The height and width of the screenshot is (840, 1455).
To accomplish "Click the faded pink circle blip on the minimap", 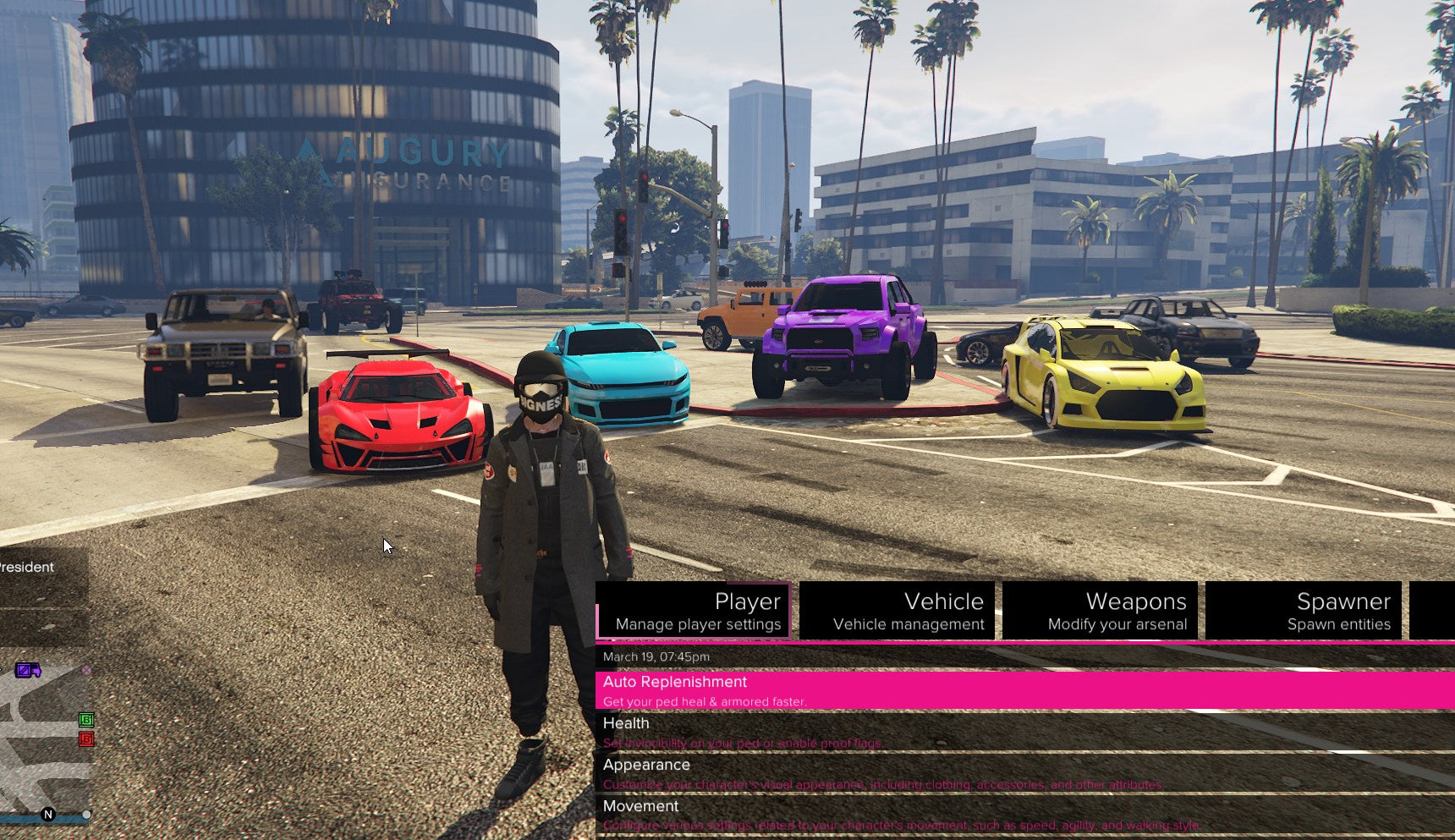I will click(x=86, y=670).
